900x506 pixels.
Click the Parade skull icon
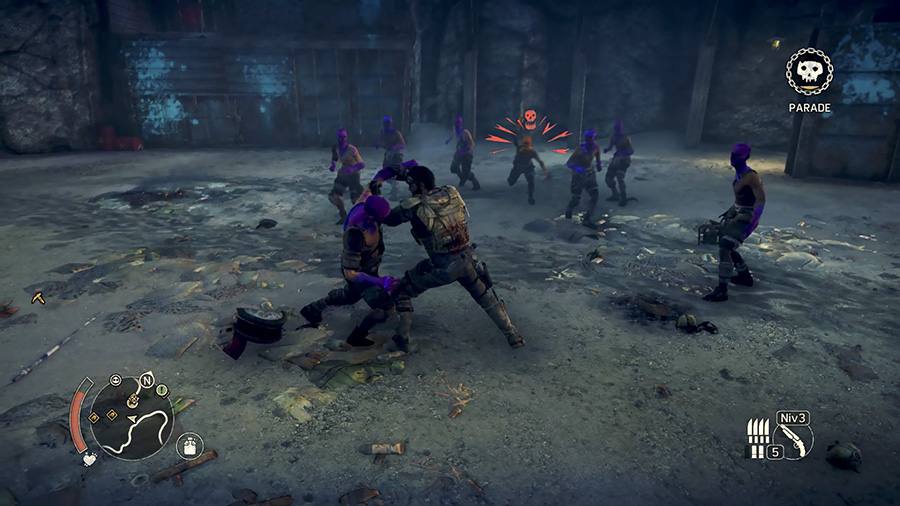(x=809, y=72)
